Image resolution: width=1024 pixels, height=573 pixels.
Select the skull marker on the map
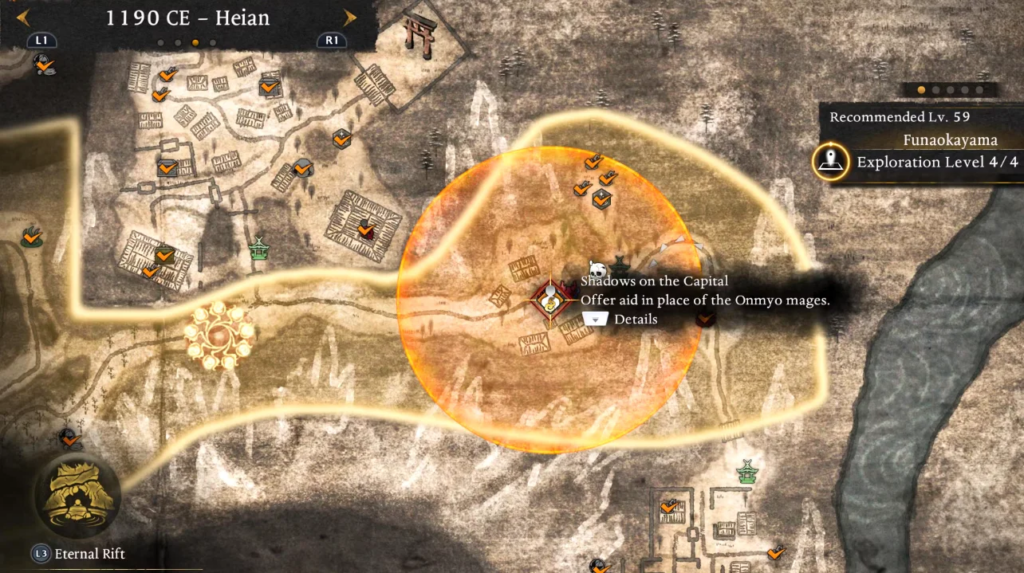(598, 269)
